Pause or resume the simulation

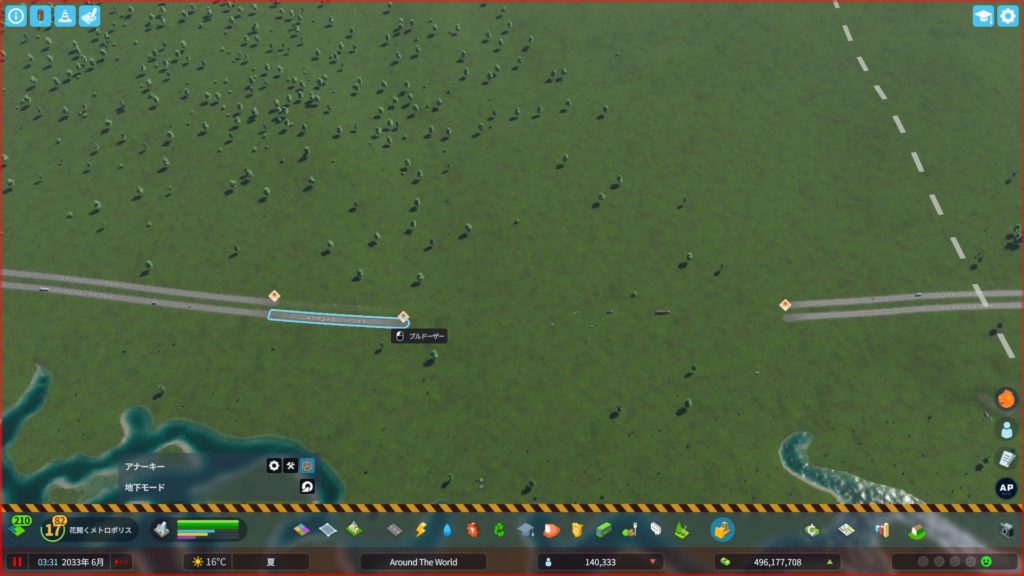(x=17, y=562)
